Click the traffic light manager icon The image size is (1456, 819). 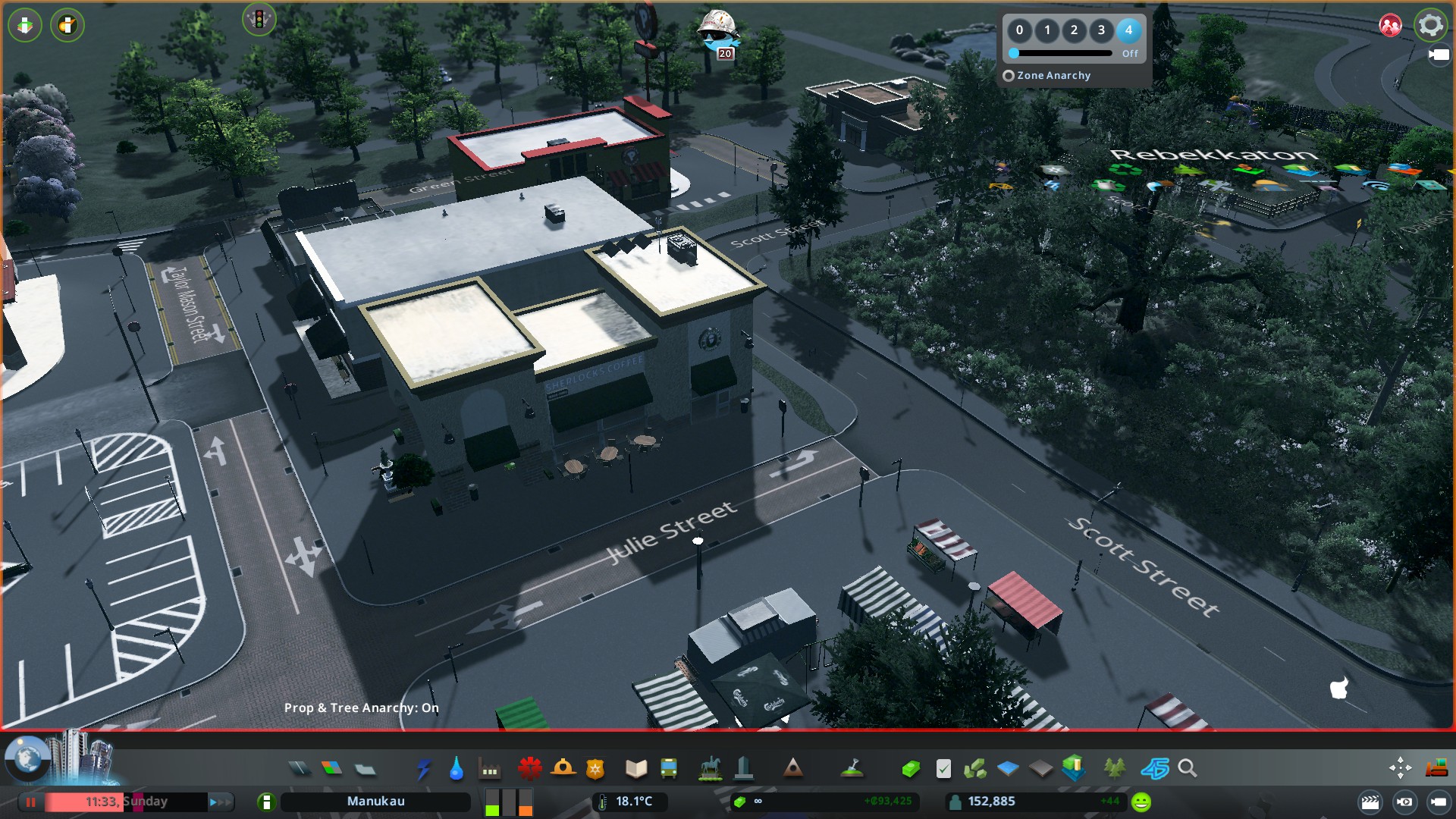pos(259,20)
